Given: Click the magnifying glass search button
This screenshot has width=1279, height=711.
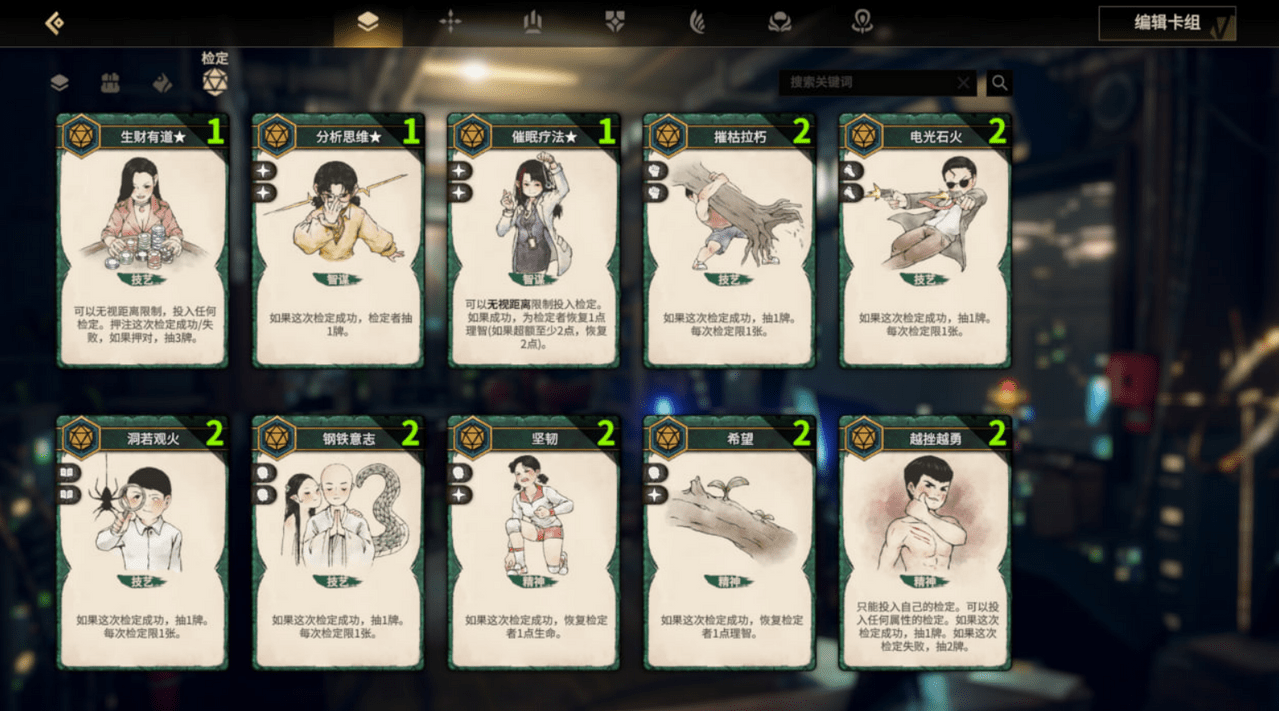Looking at the screenshot, I should (x=999, y=83).
